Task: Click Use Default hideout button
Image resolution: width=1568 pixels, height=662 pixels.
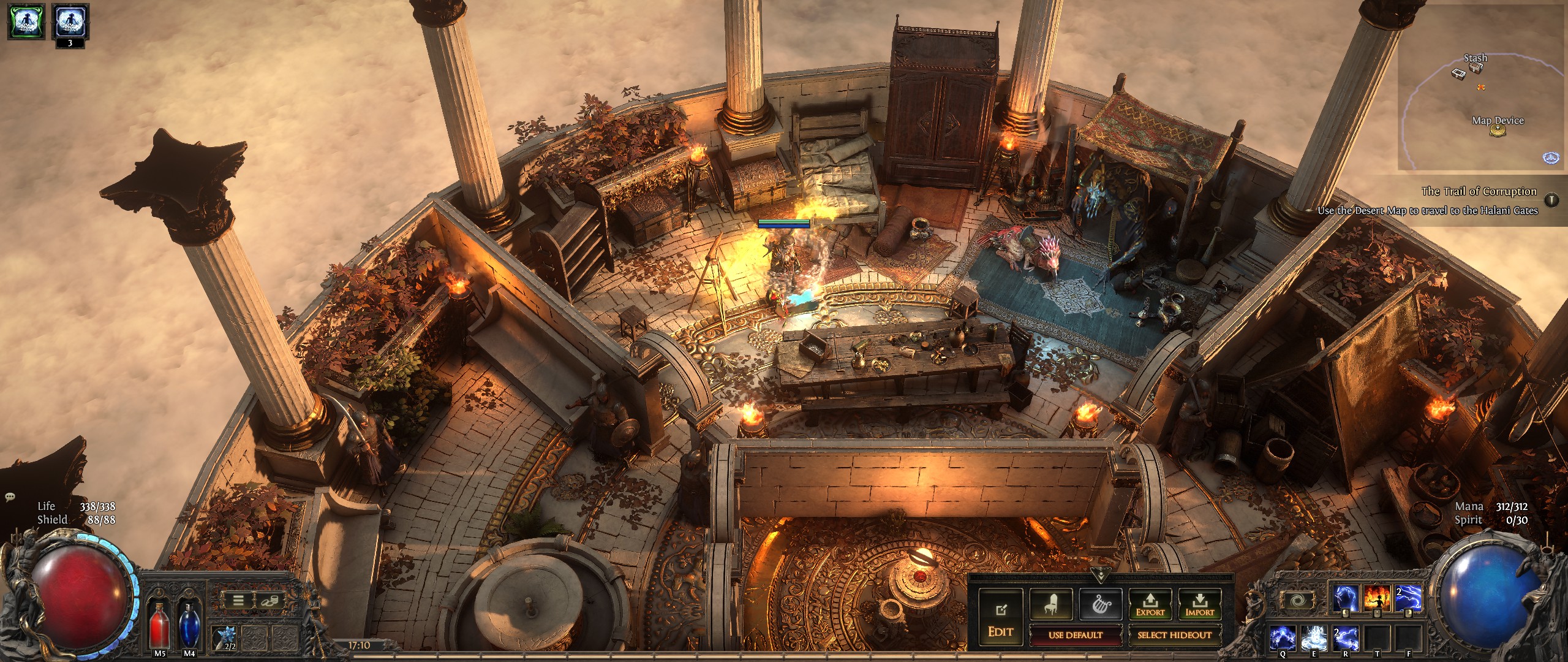Action: (1075, 635)
